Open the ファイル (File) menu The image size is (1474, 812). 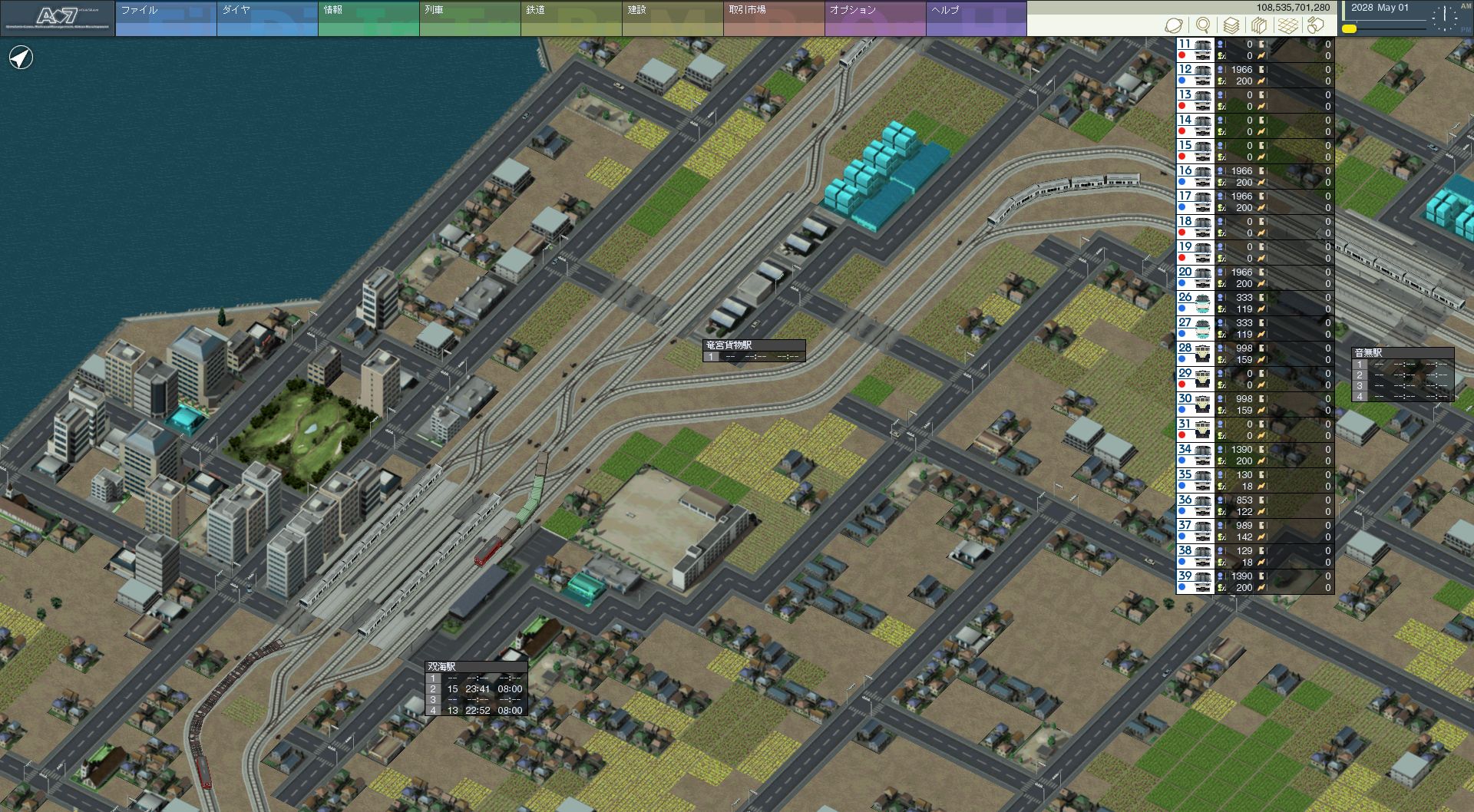point(166,18)
